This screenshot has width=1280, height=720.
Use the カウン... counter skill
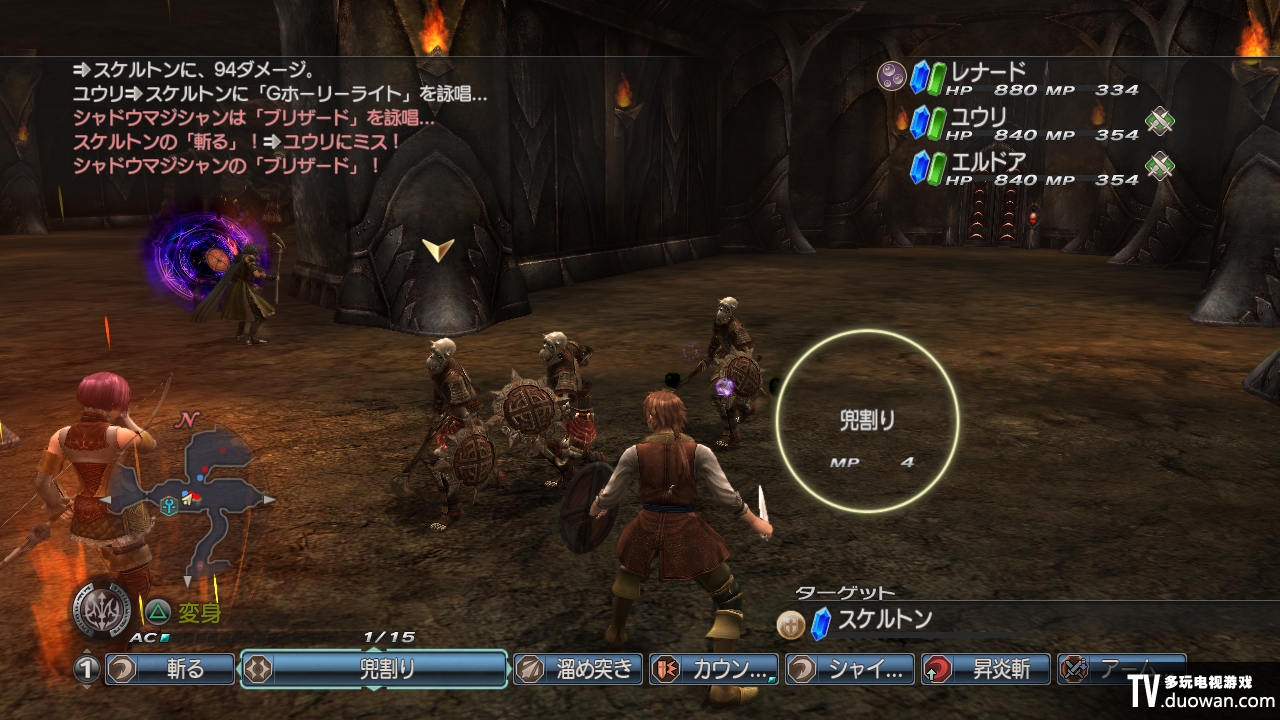[x=714, y=669]
